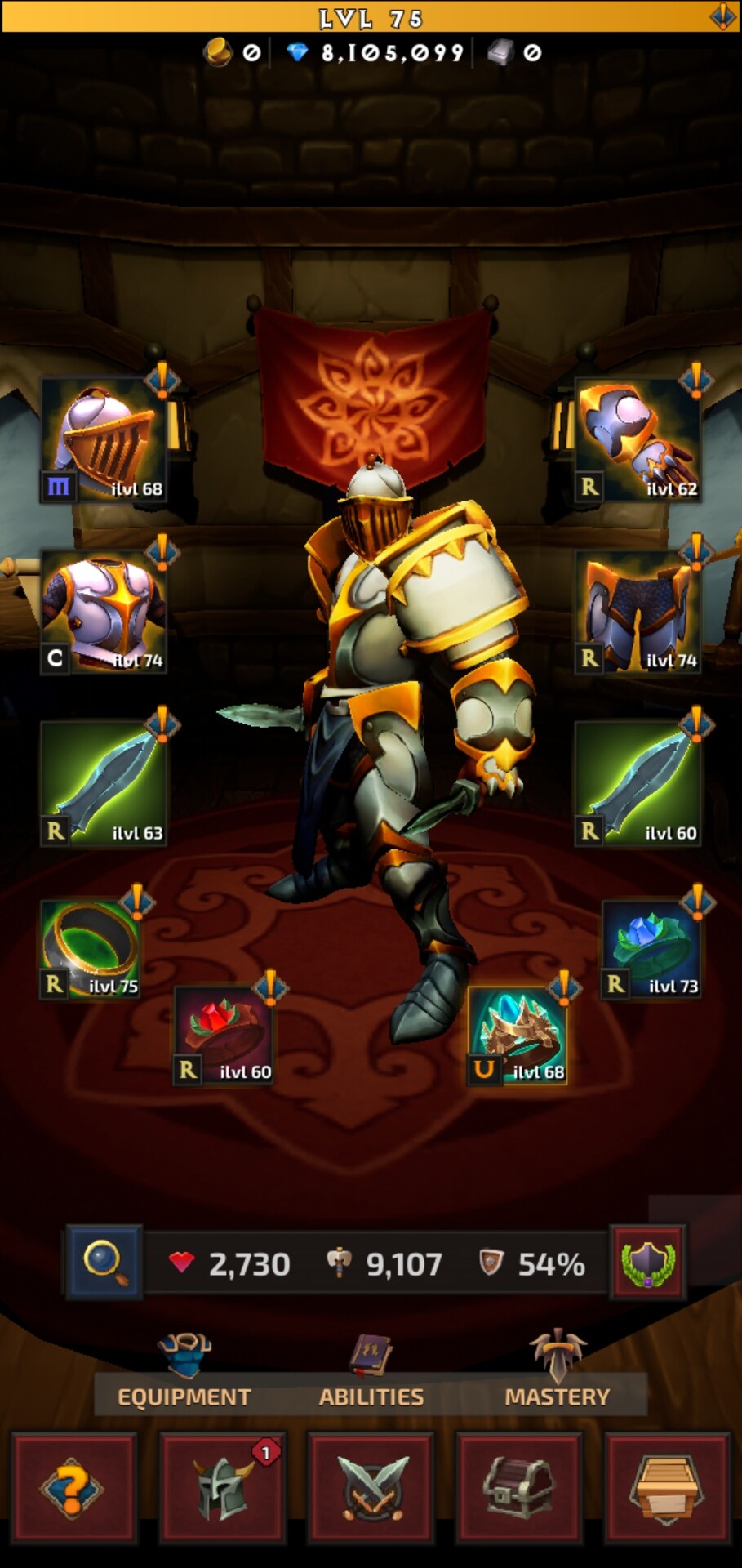Select the gauntlets equipment slot
Viewport: 742px width, 1568px height.
tap(638, 441)
